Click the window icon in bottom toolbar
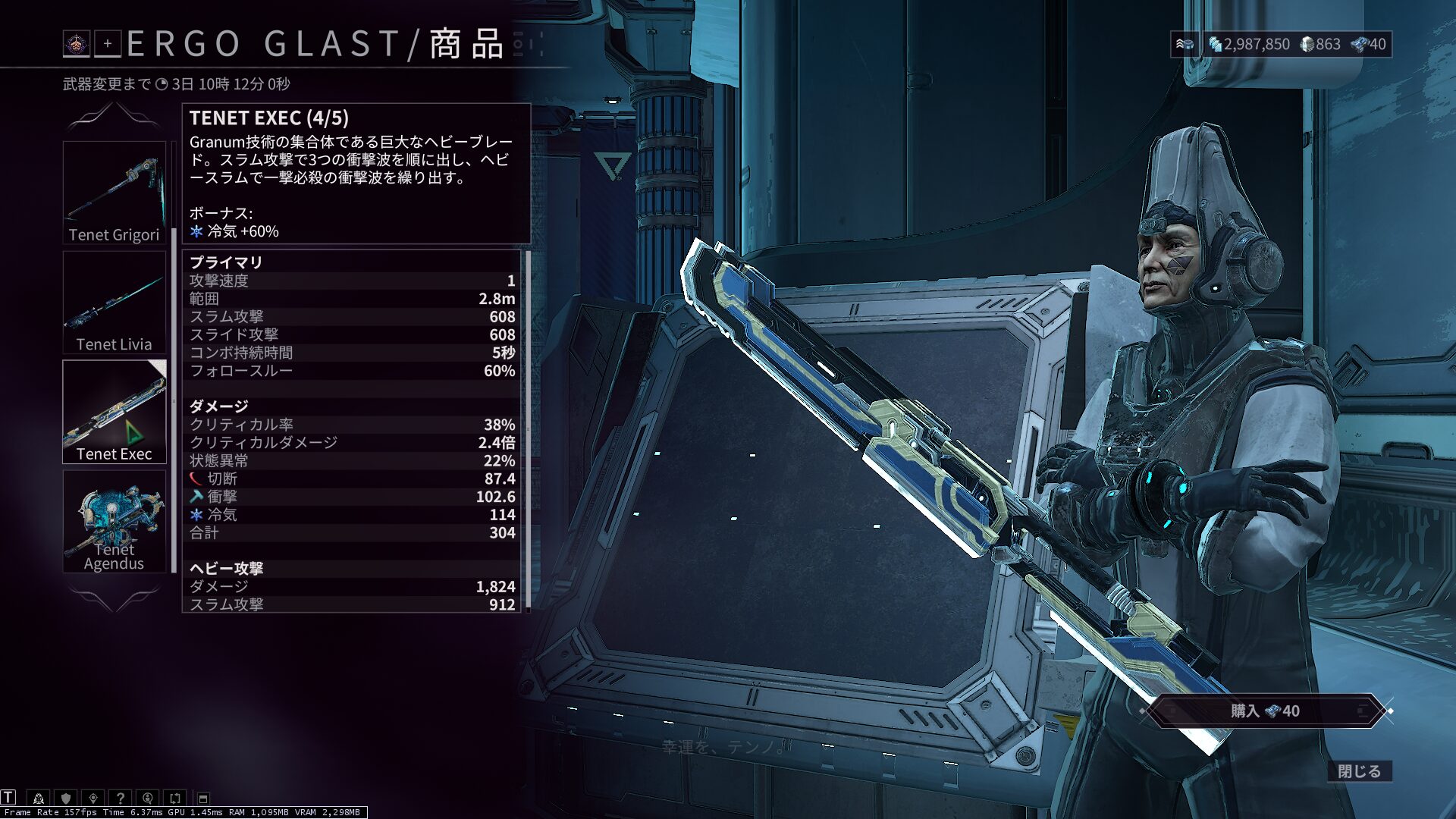Viewport: 1456px width, 819px height. (203, 799)
